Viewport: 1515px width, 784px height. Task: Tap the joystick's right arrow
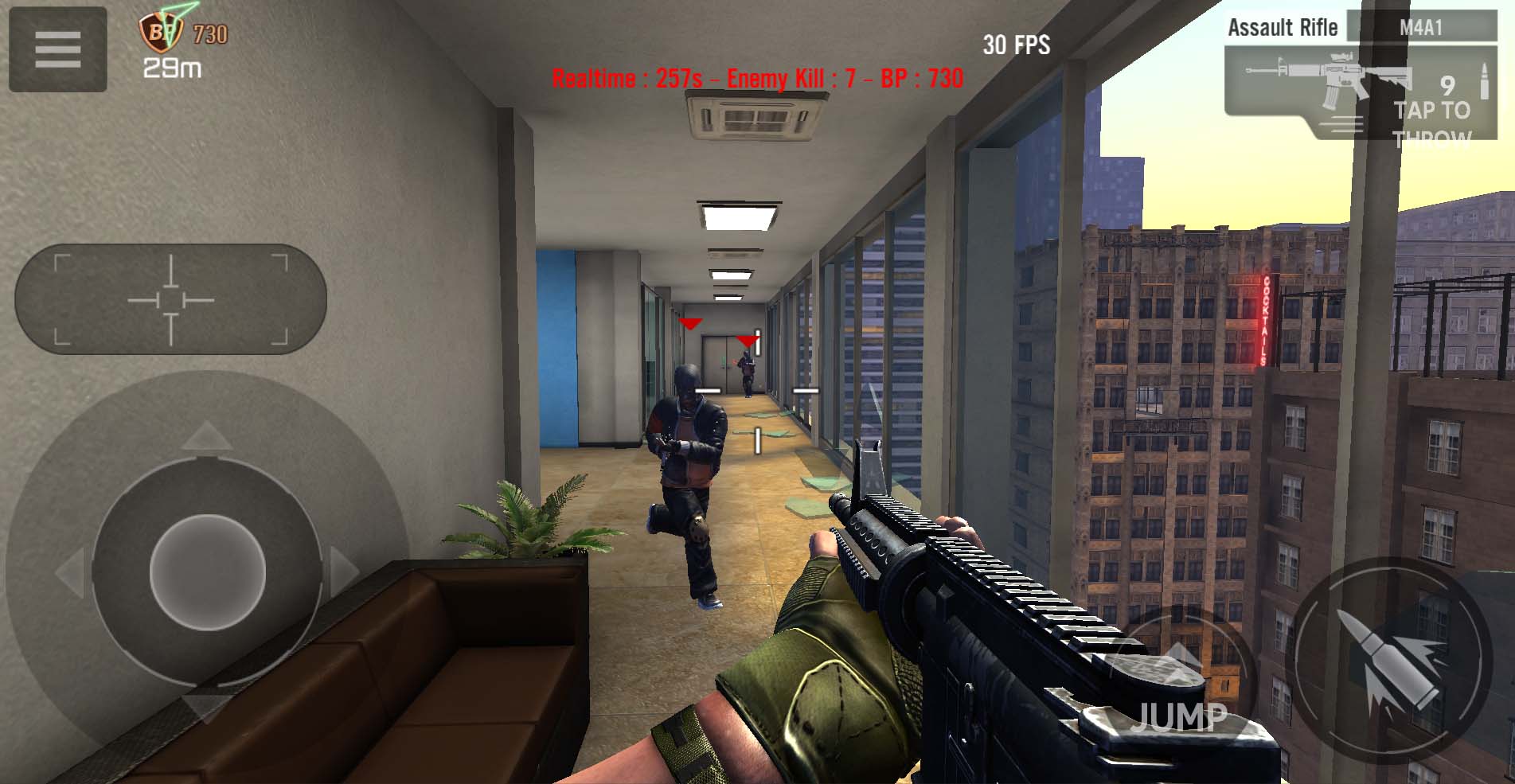pyautogui.click(x=344, y=571)
